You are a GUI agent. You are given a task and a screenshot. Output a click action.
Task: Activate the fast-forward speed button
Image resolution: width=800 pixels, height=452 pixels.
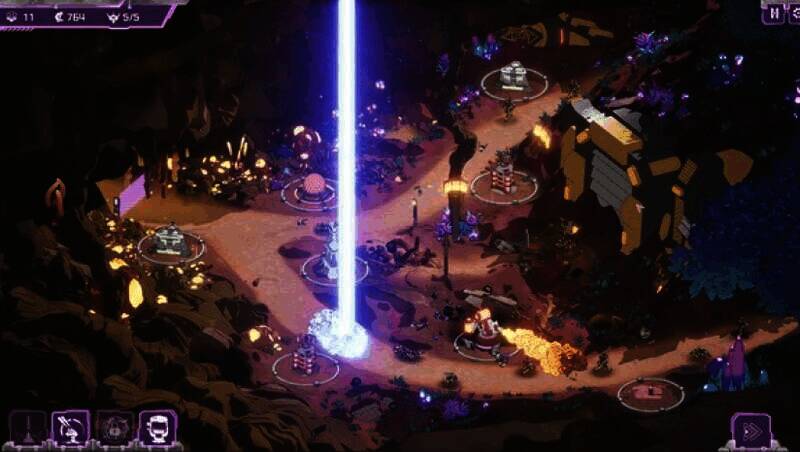[750, 431]
